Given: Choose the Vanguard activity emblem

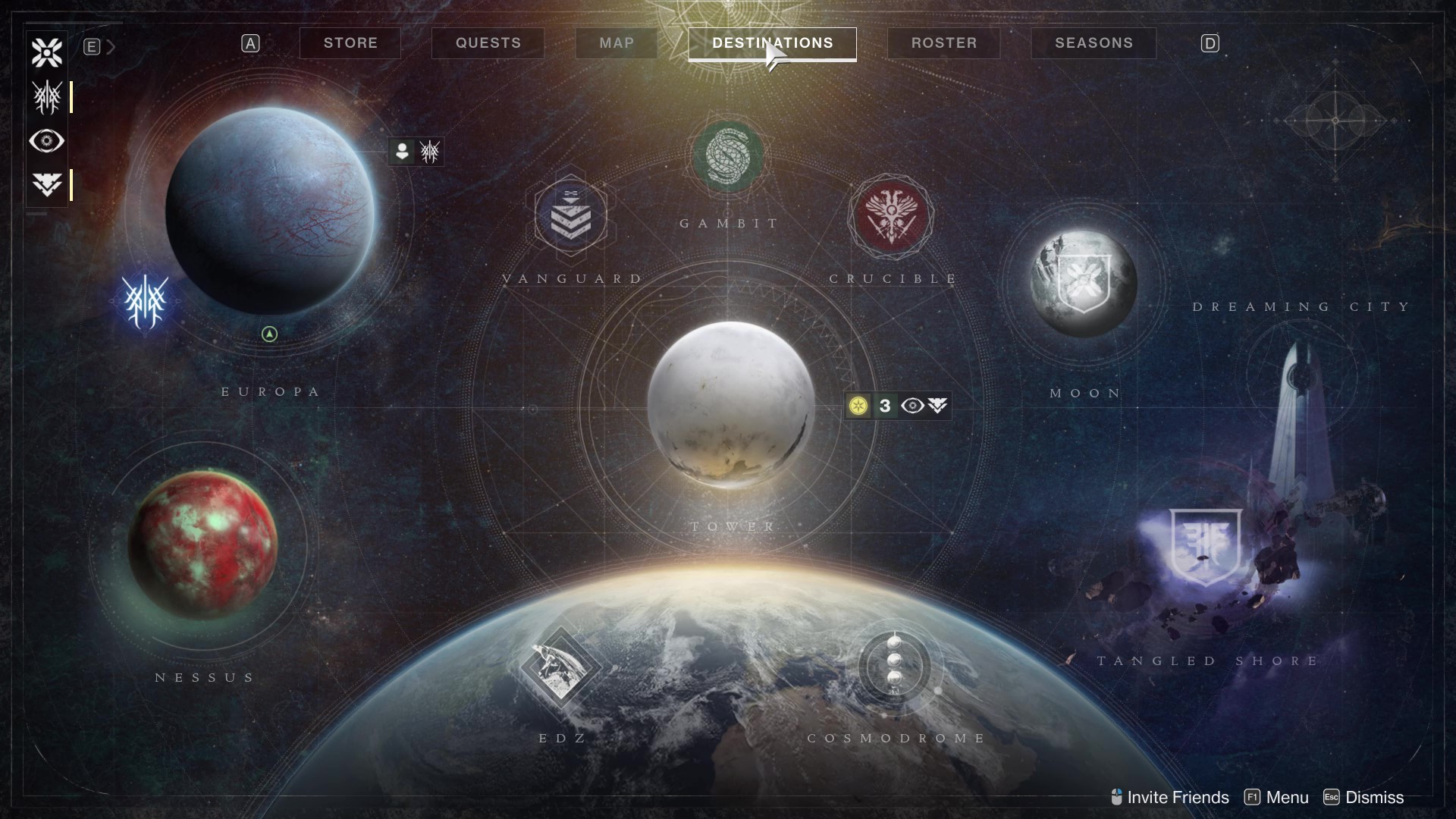Looking at the screenshot, I should [570, 215].
